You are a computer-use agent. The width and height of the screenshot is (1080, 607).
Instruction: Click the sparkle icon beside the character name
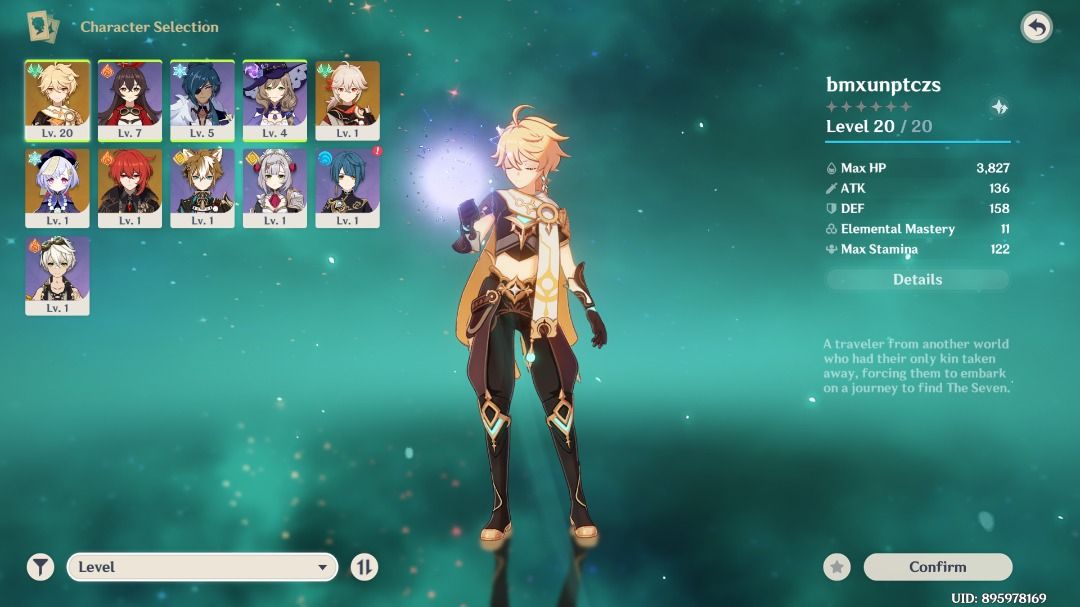click(x=998, y=107)
